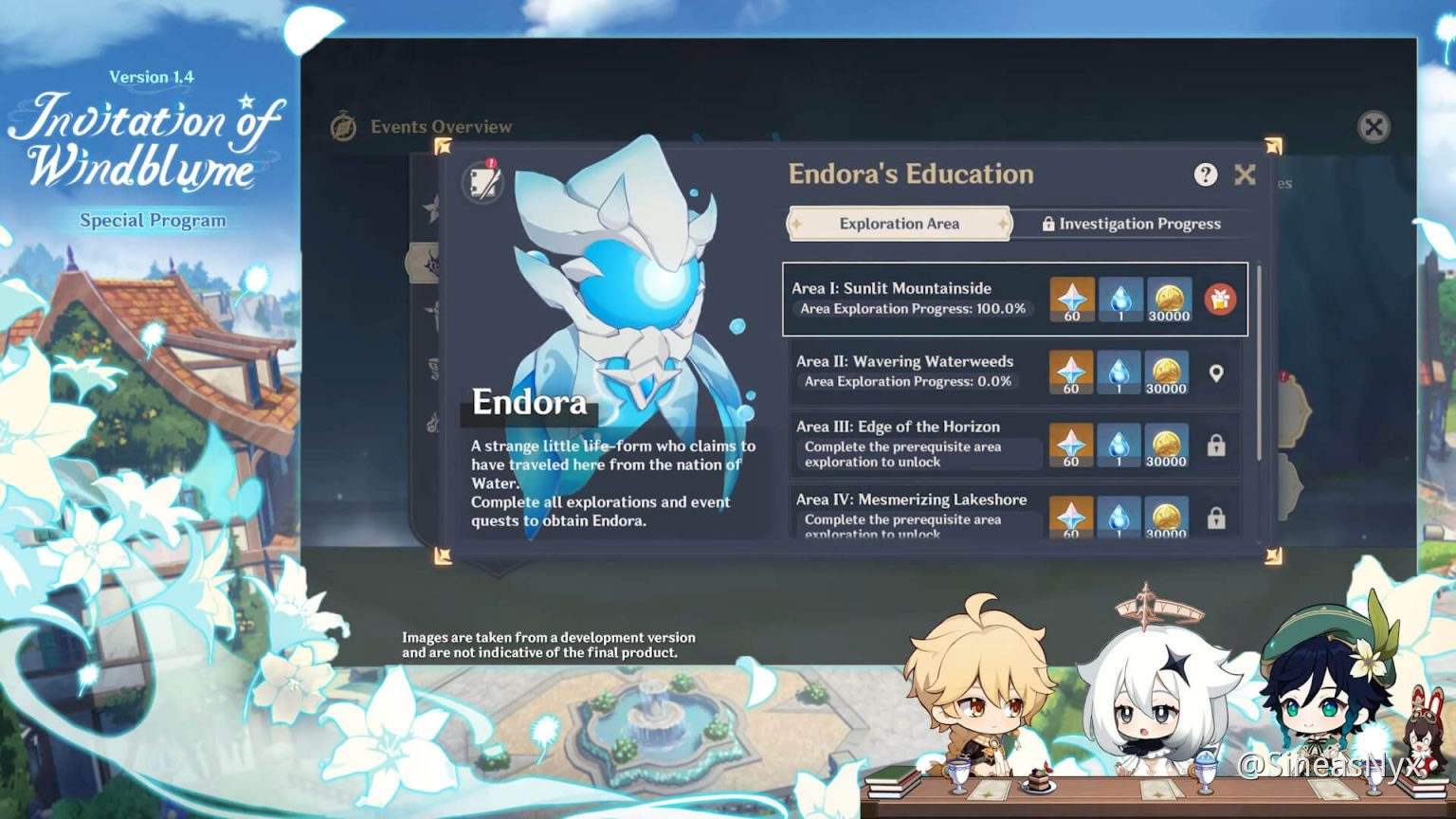
Task: Click the lock icon on Investigation Progress tab
Action: coord(1048,224)
